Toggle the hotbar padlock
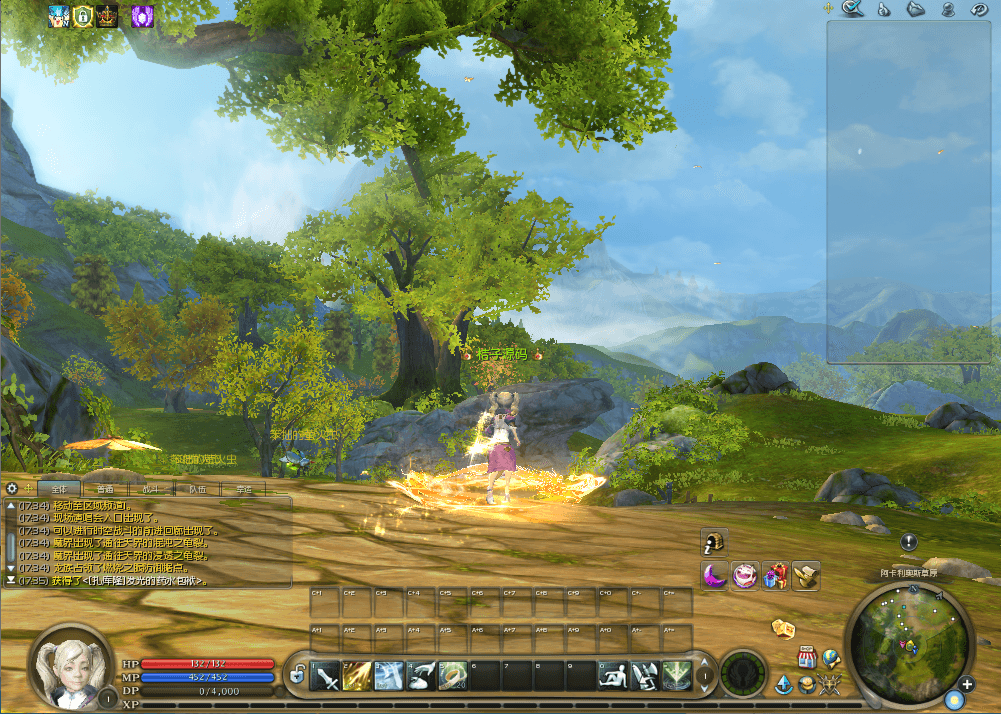Viewport: 1001px width, 714px height. tap(297, 677)
